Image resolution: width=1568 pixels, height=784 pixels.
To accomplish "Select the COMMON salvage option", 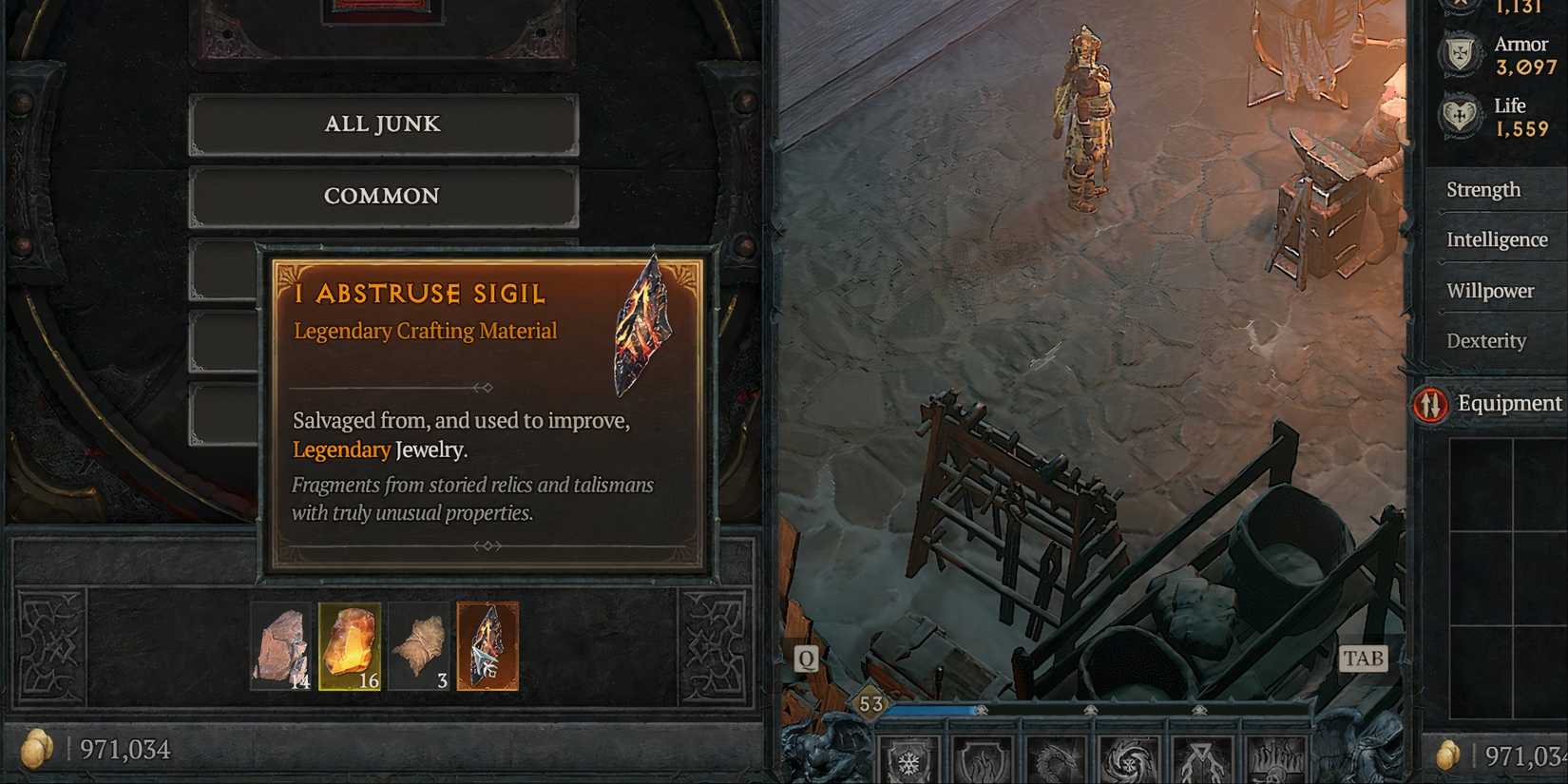I will point(383,196).
